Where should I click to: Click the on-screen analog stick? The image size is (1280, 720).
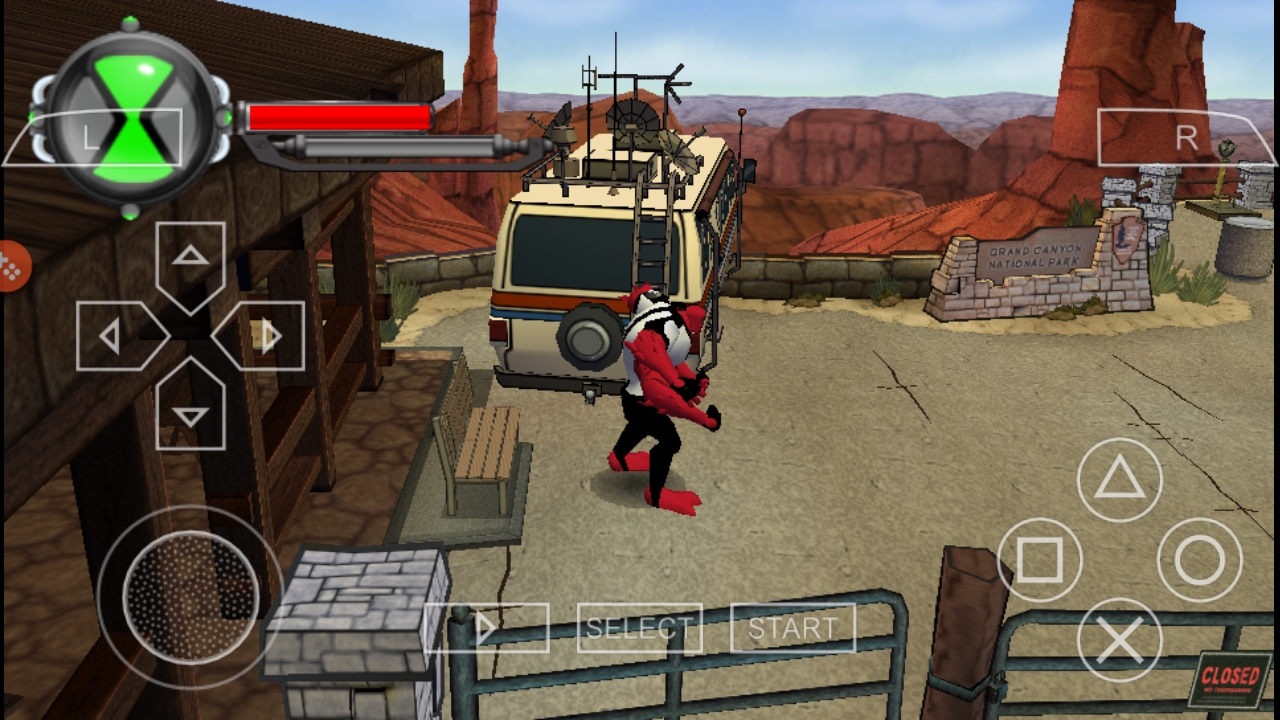[x=190, y=597]
